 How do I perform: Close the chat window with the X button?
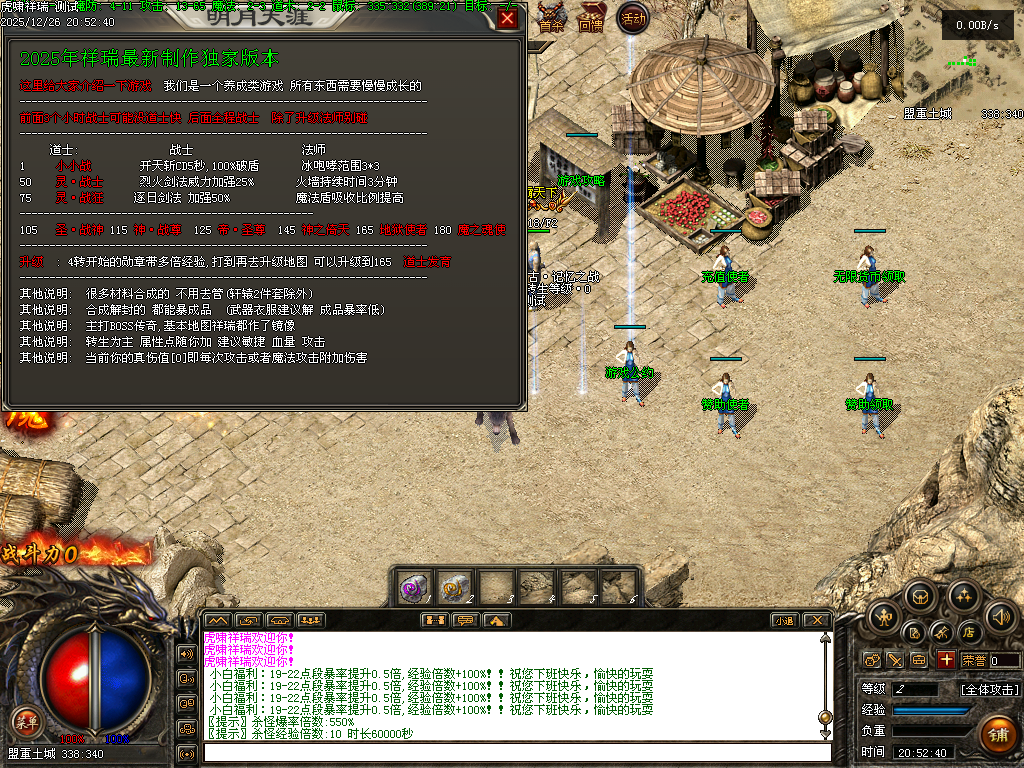point(817,621)
